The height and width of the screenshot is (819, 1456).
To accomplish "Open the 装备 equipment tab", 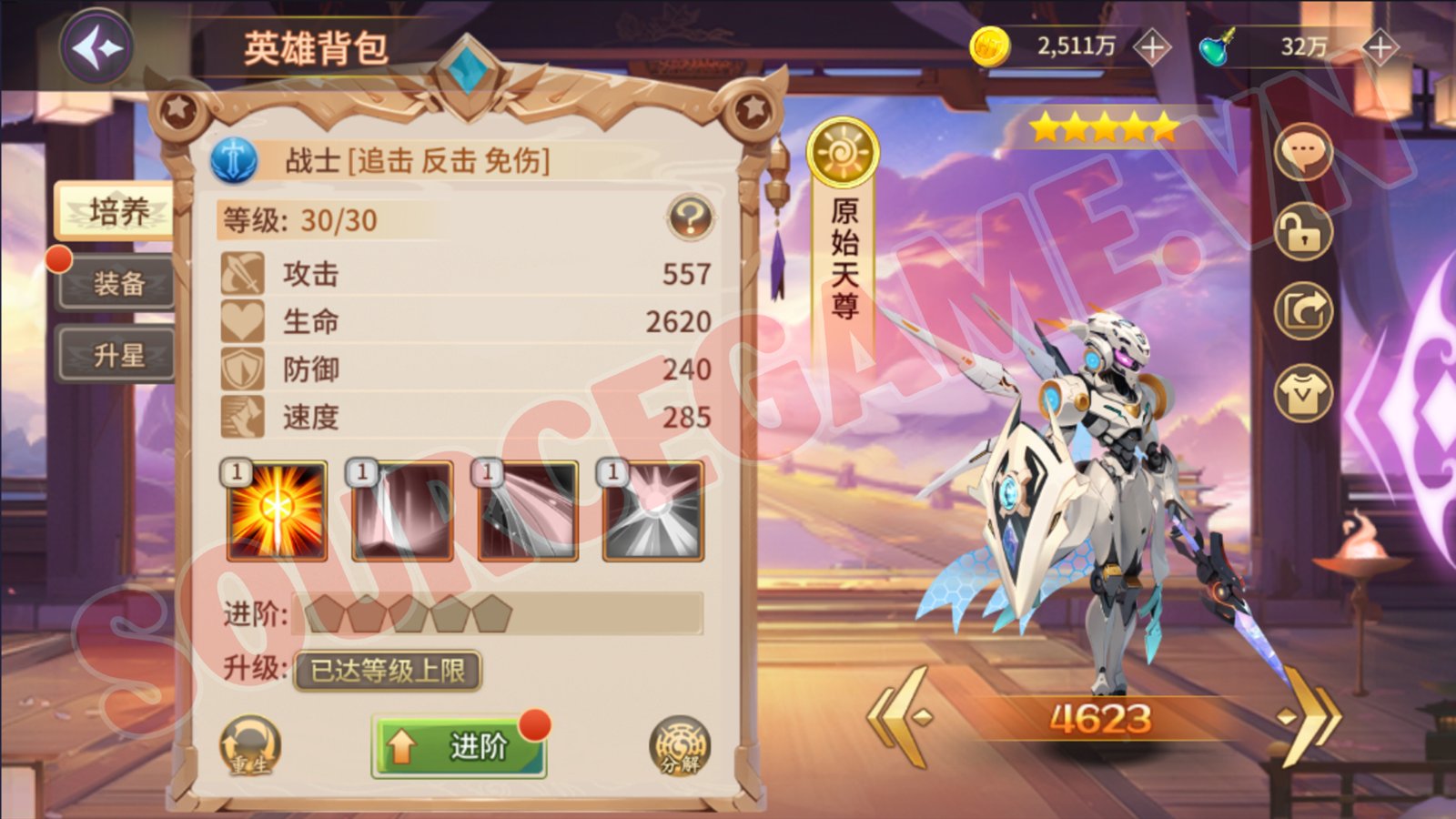I will pos(116,284).
